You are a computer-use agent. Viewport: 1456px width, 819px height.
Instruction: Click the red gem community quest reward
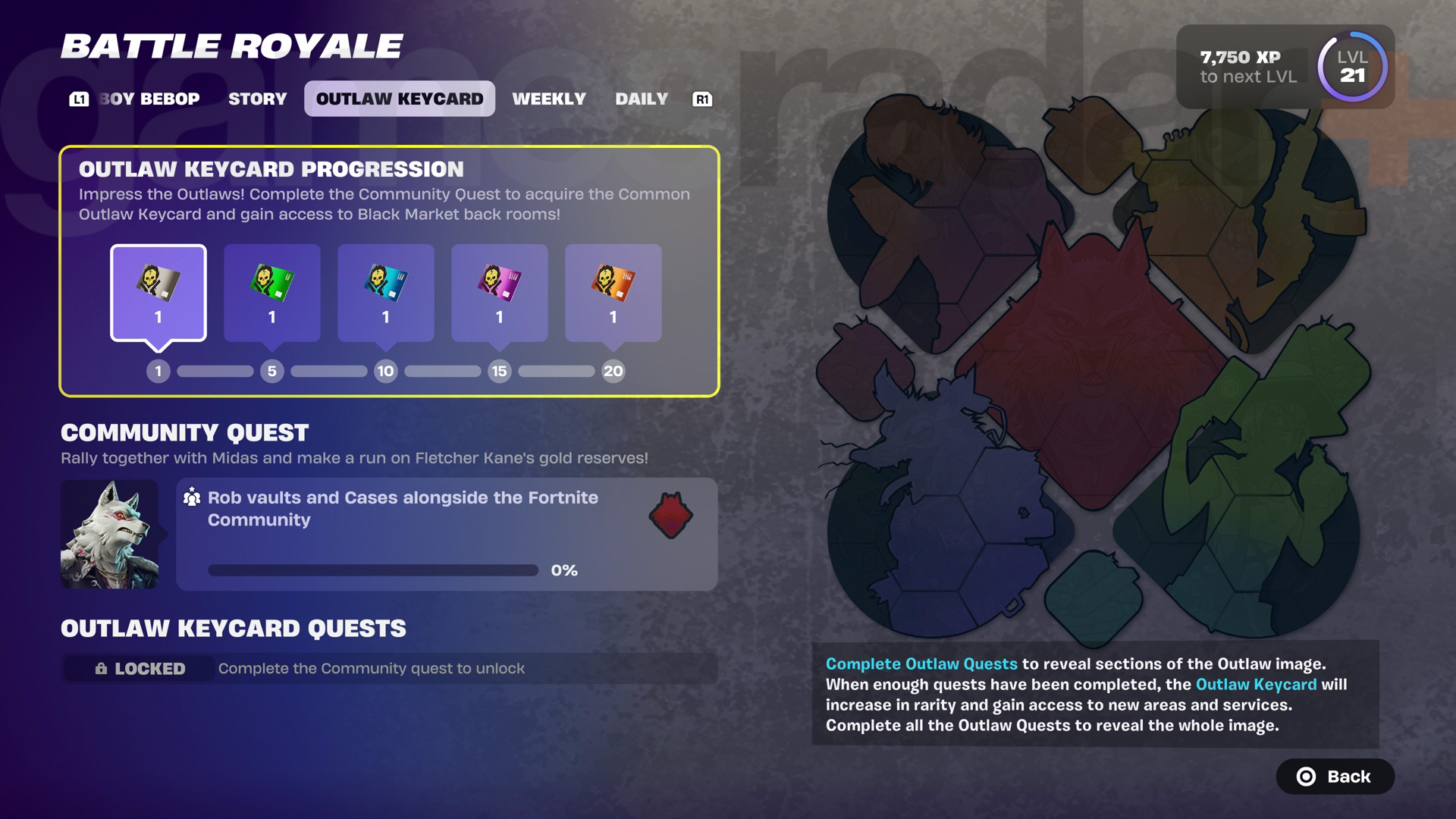pyautogui.click(x=670, y=516)
